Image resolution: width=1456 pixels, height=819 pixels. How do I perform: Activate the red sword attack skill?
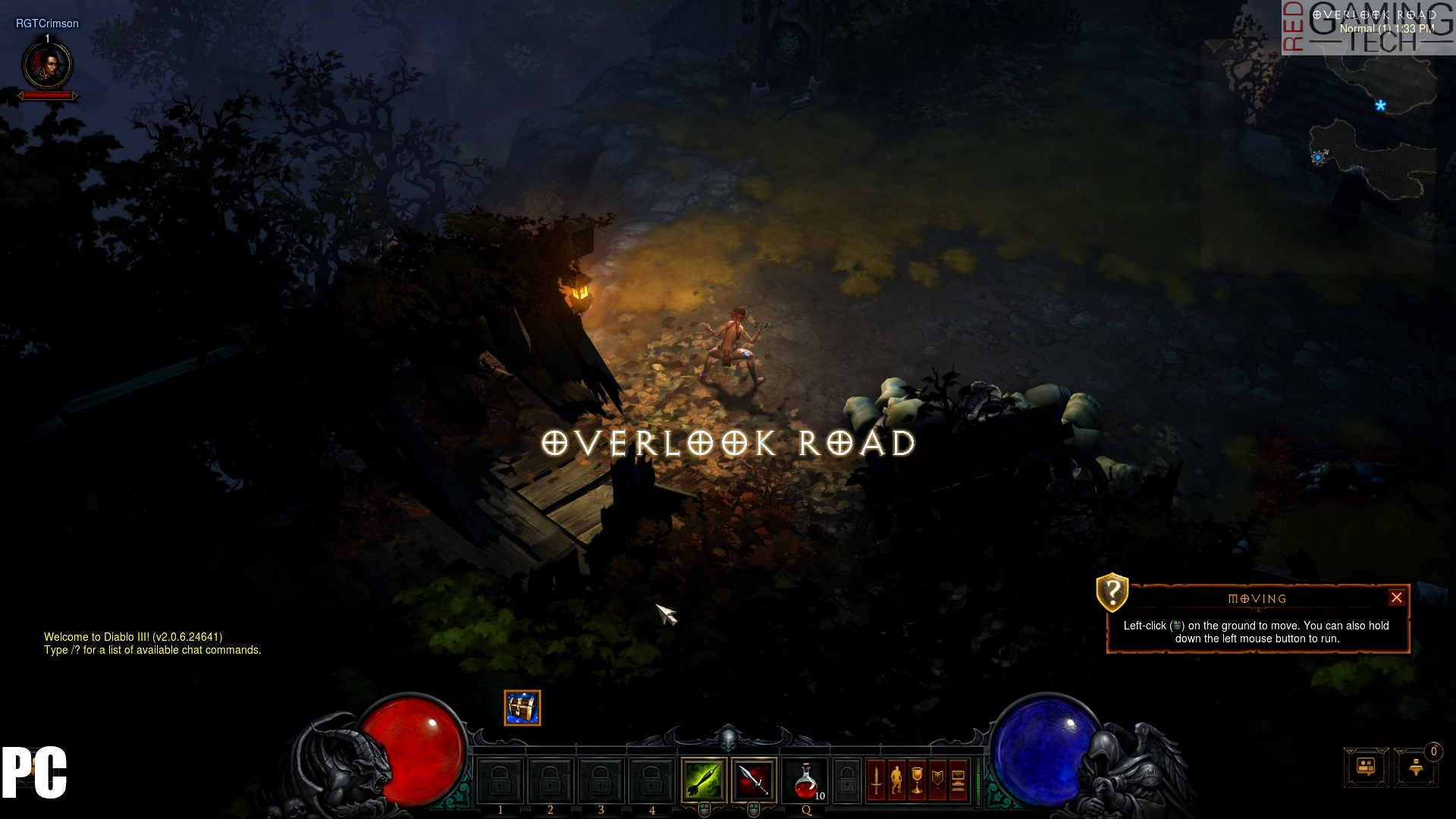(754, 780)
